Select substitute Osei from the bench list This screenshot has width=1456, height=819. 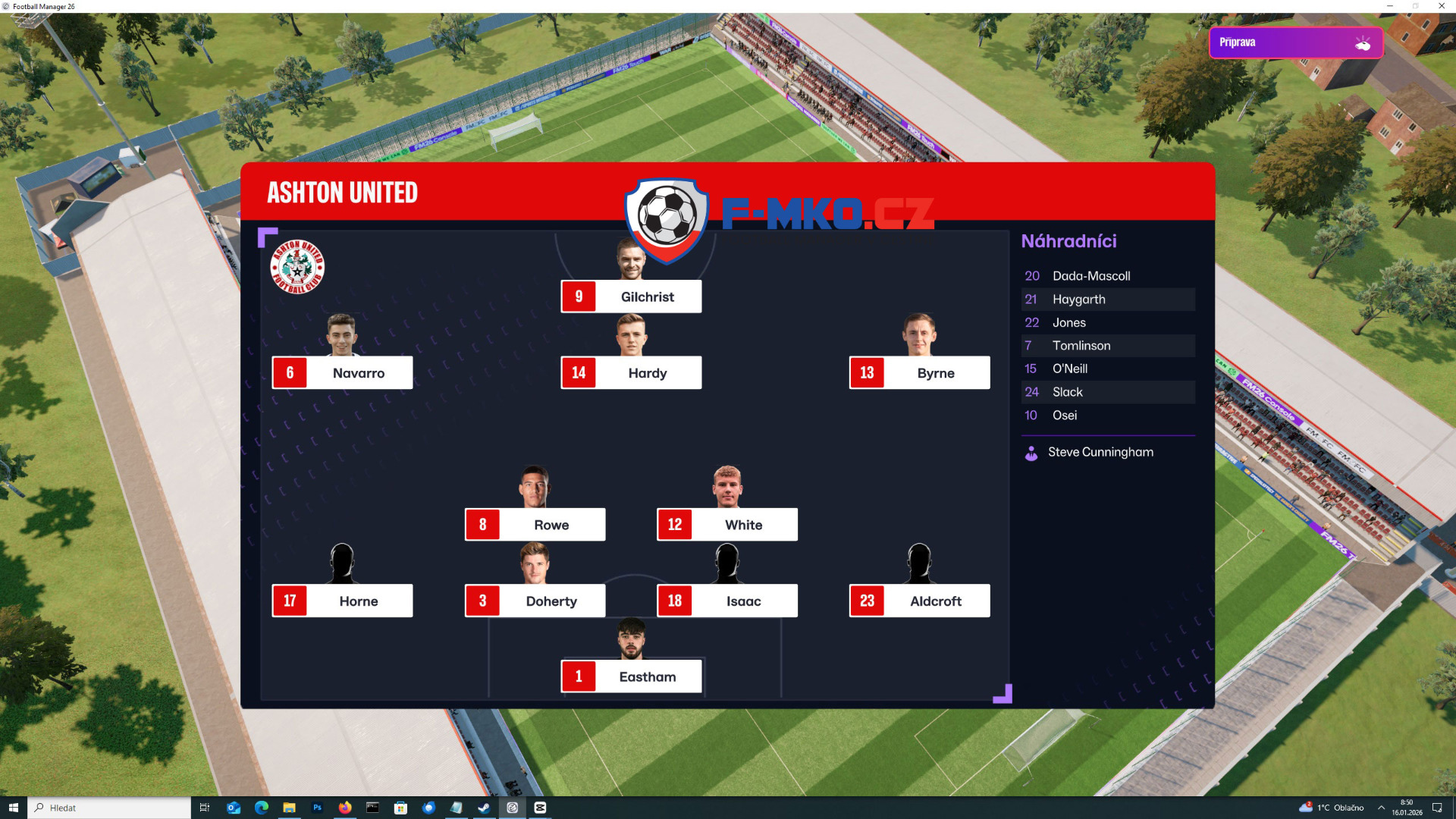pyautogui.click(x=1064, y=416)
